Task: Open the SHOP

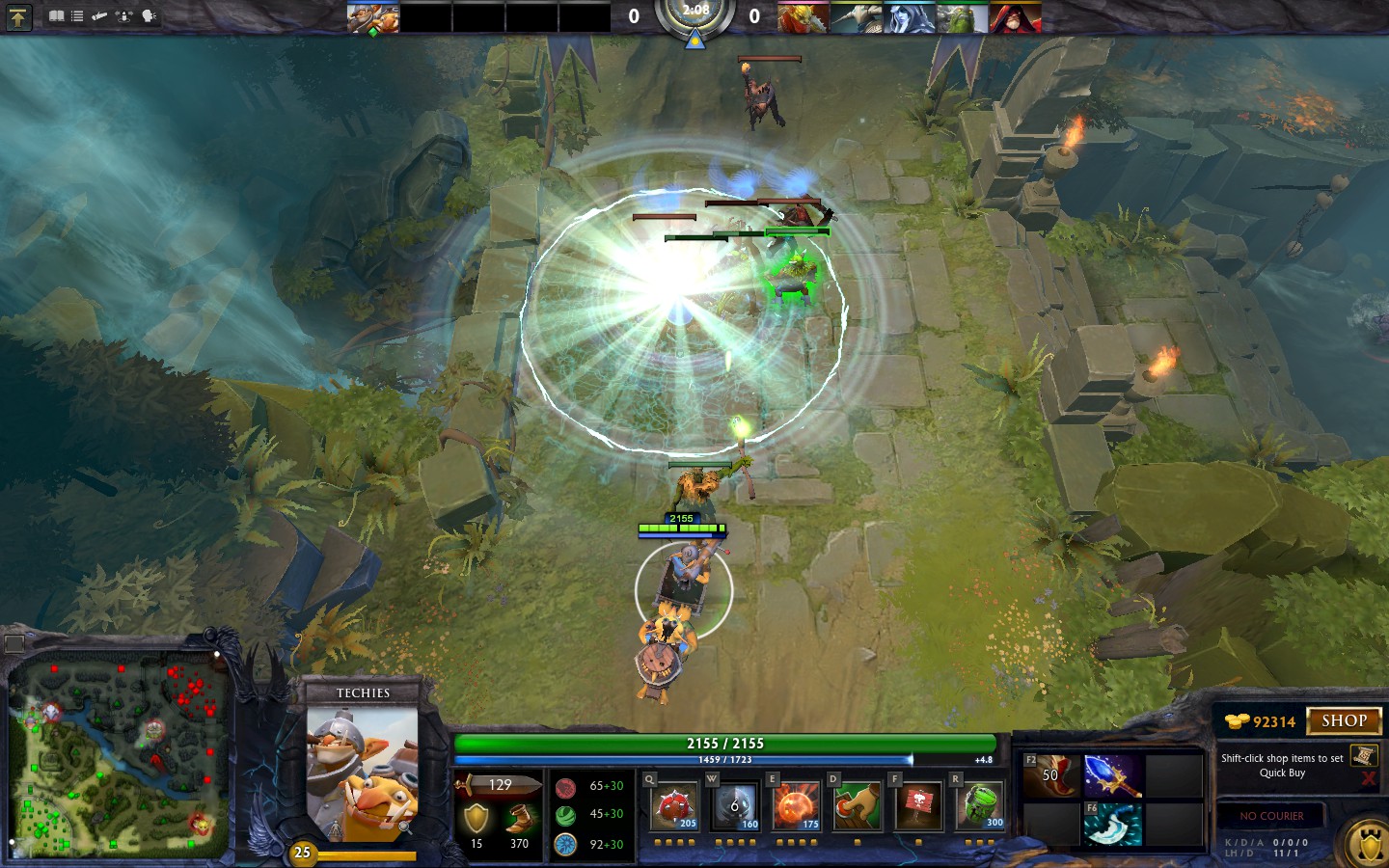Action: click(x=1344, y=720)
